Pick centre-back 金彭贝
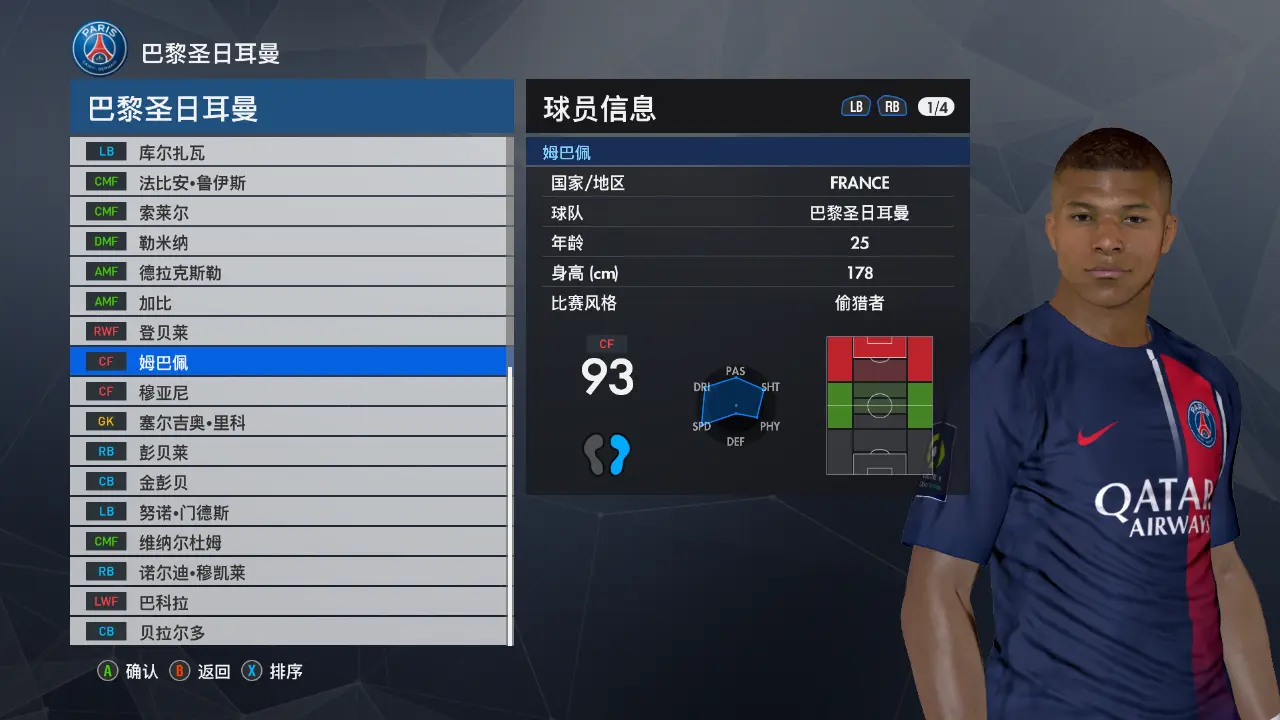This screenshot has height=720, width=1280. [x=290, y=482]
